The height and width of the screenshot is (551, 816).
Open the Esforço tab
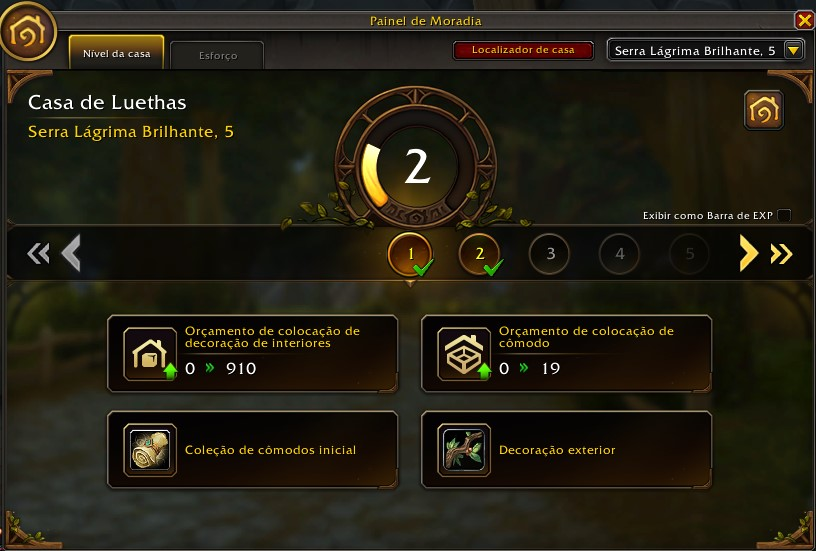click(217, 56)
